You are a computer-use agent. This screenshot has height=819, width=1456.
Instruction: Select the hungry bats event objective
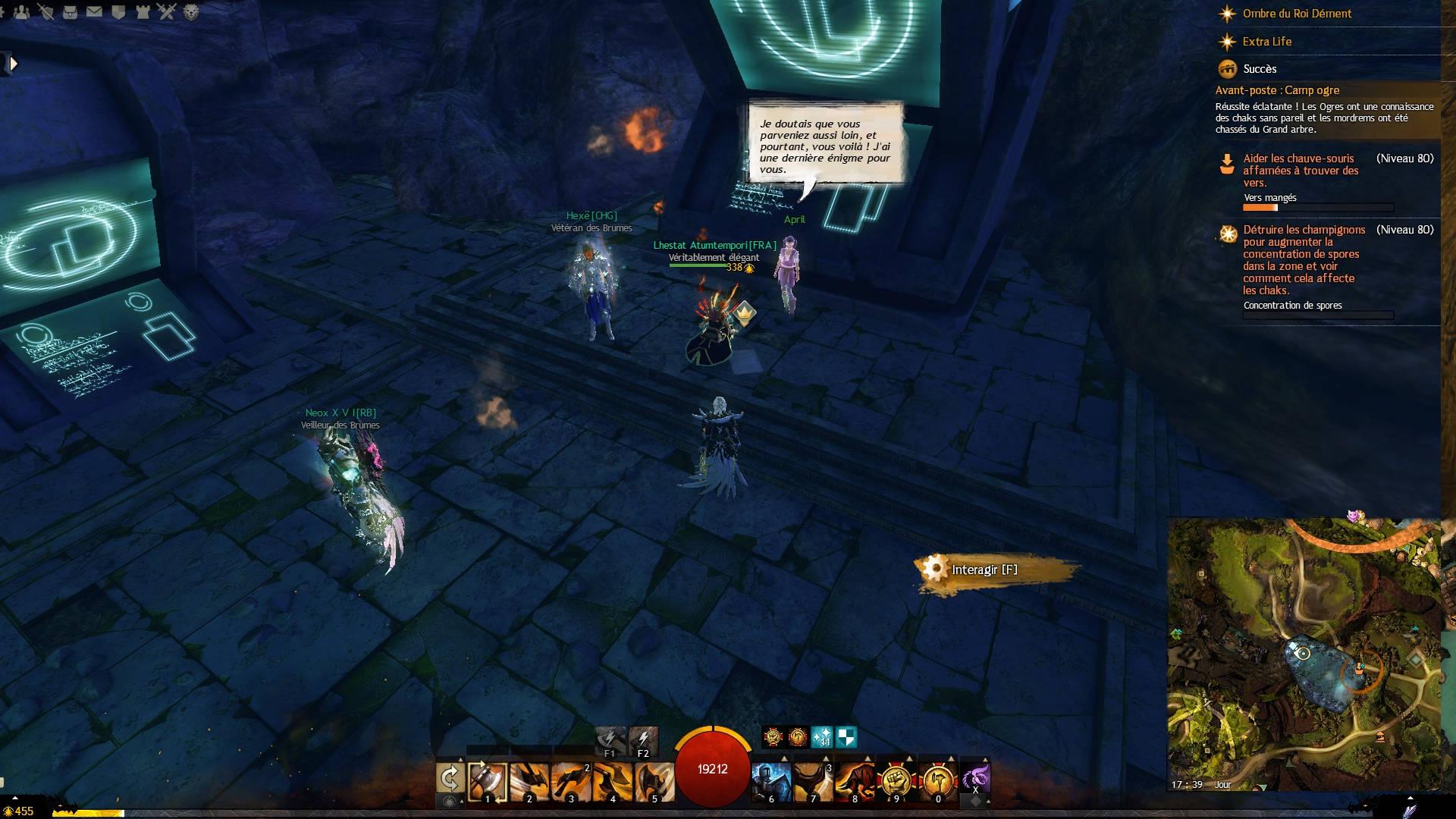1301,171
